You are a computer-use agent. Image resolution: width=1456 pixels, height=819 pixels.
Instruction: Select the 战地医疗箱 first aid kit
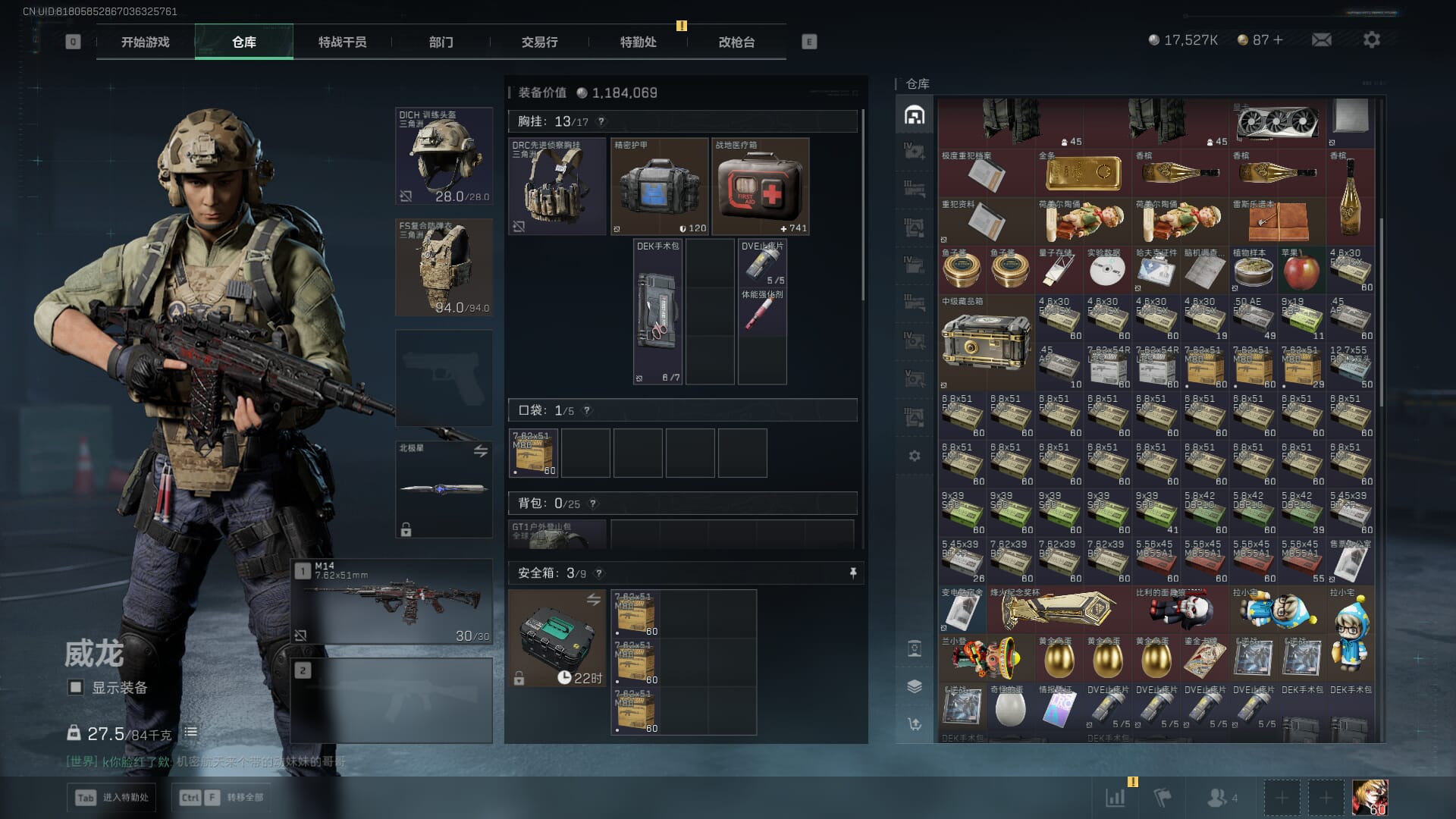point(760,187)
